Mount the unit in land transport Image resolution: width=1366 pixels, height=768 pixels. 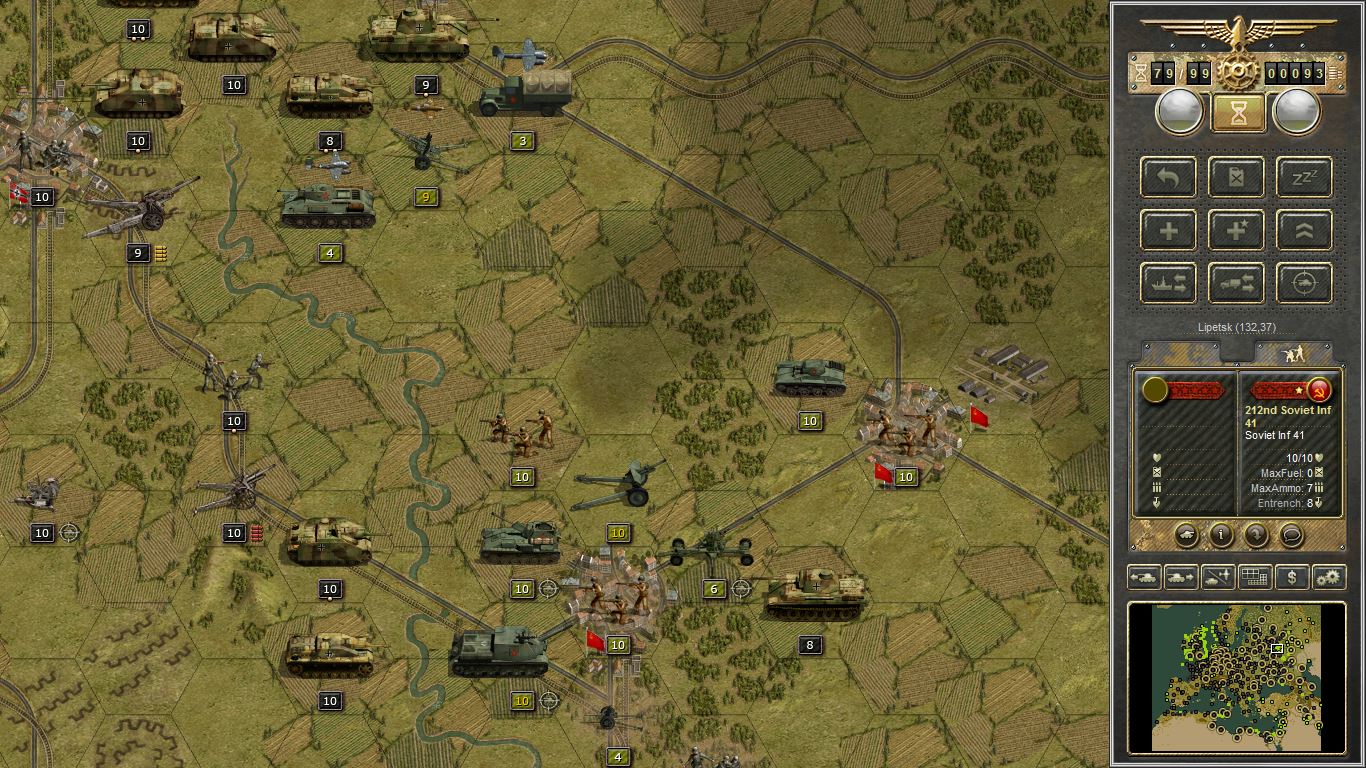[x=1236, y=283]
